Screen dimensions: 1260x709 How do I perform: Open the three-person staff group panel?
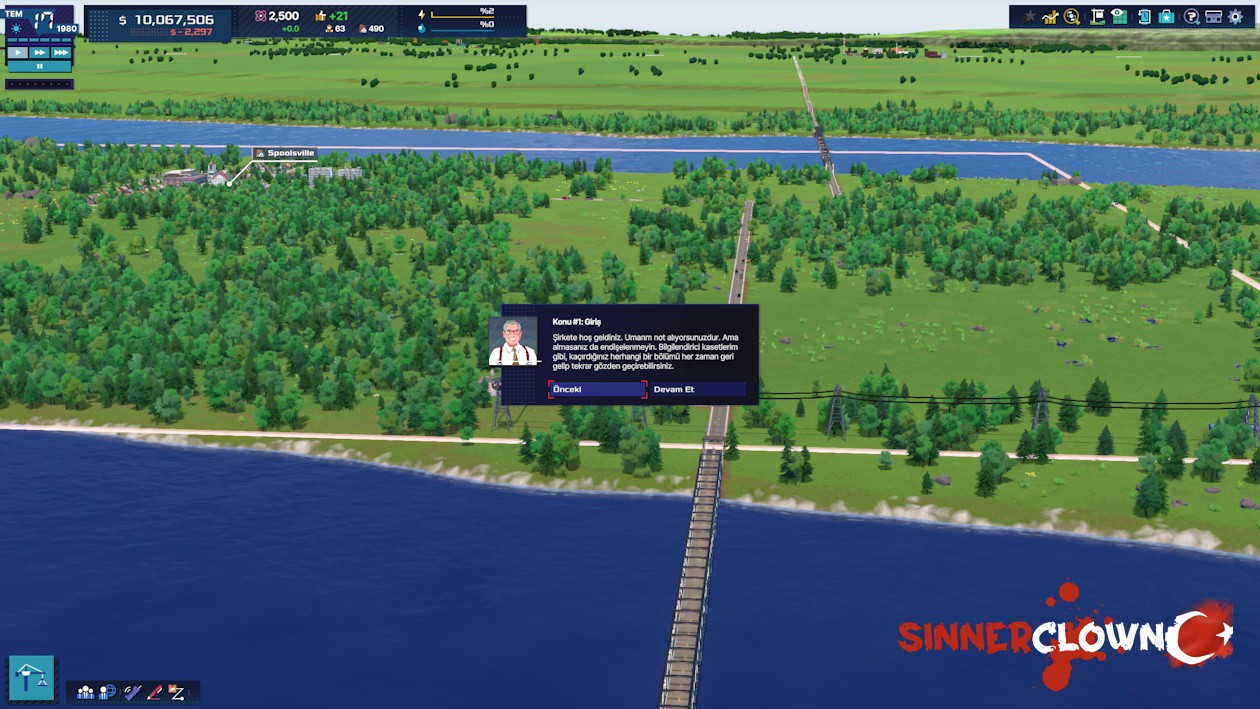click(86, 692)
